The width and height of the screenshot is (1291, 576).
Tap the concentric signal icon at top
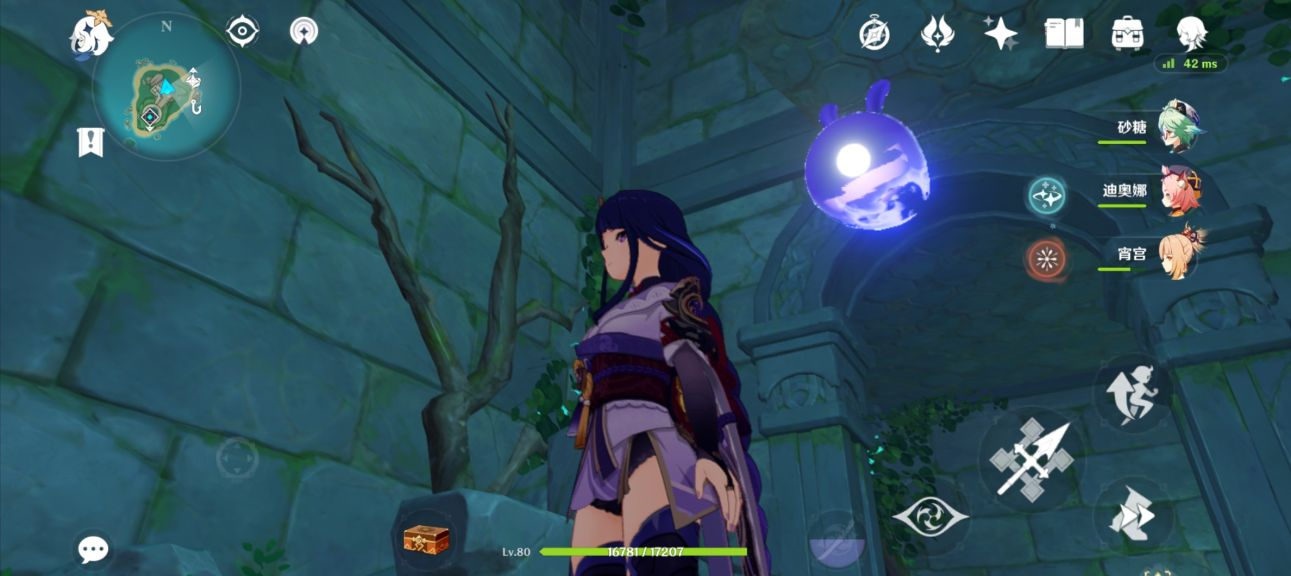click(304, 32)
